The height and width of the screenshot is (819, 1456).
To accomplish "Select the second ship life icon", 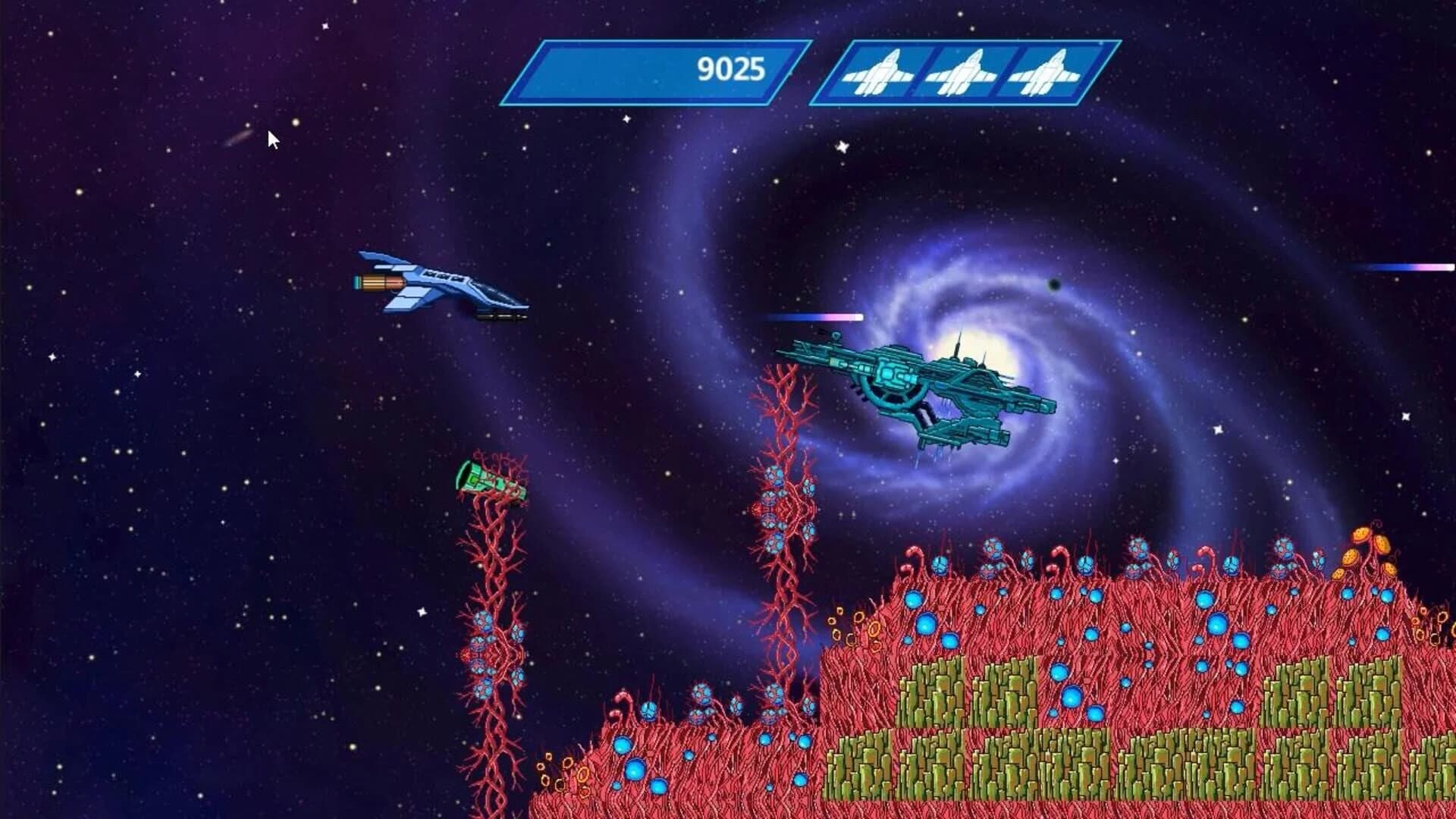I will [962, 72].
